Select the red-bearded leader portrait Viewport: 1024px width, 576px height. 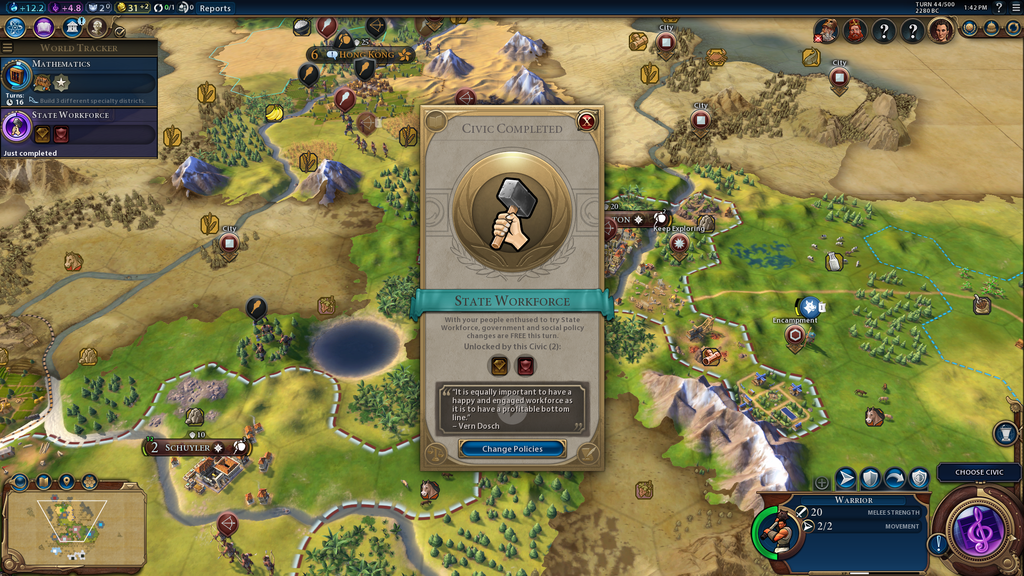click(854, 31)
